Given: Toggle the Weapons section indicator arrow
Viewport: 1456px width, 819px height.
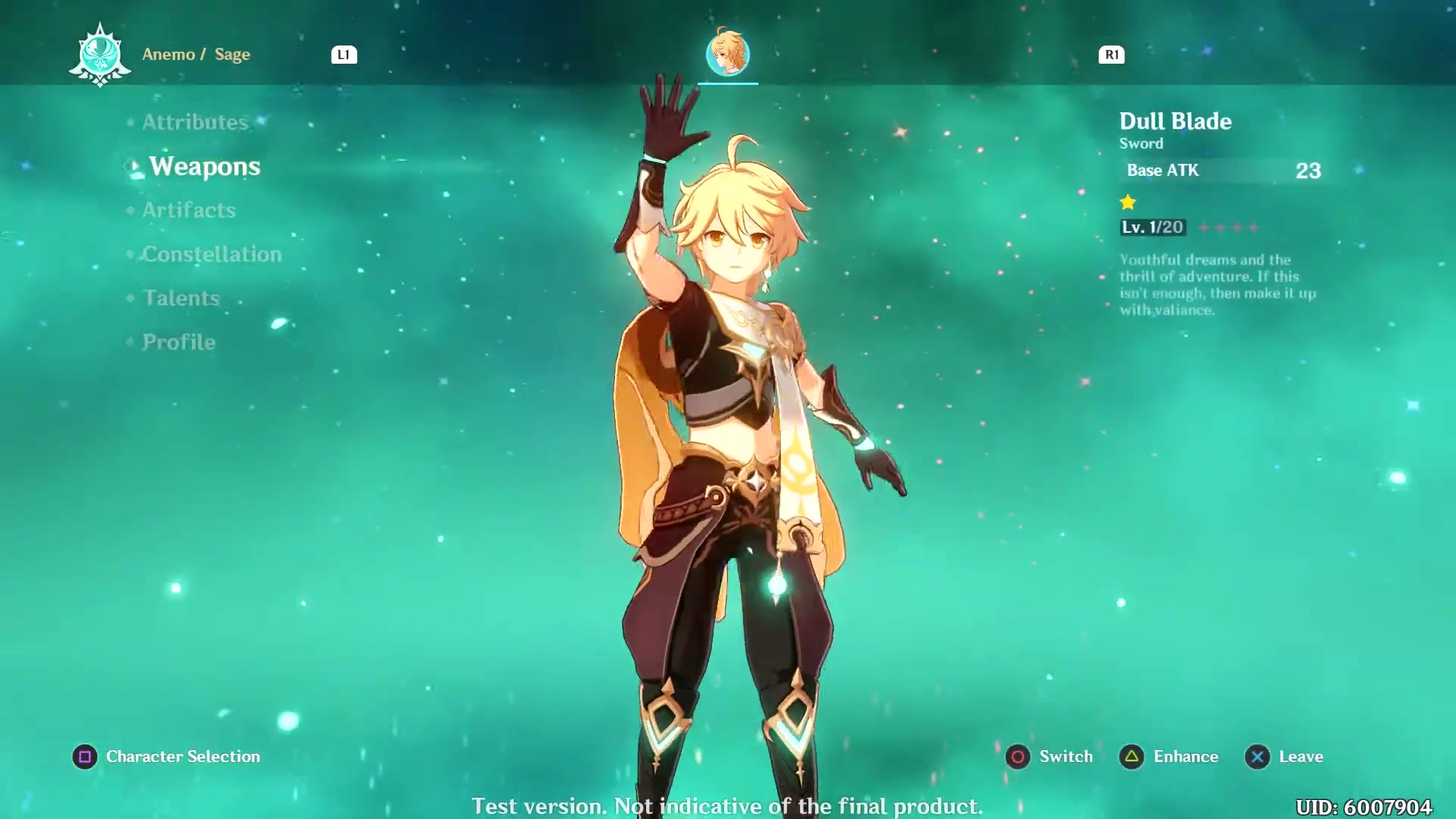Looking at the screenshot, I should click(x=130, y=167).
